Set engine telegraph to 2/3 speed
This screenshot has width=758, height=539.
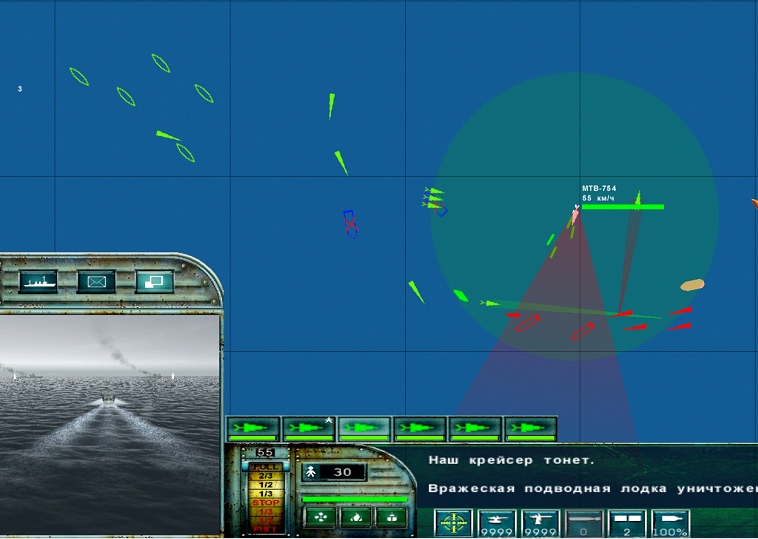[265, 476]
